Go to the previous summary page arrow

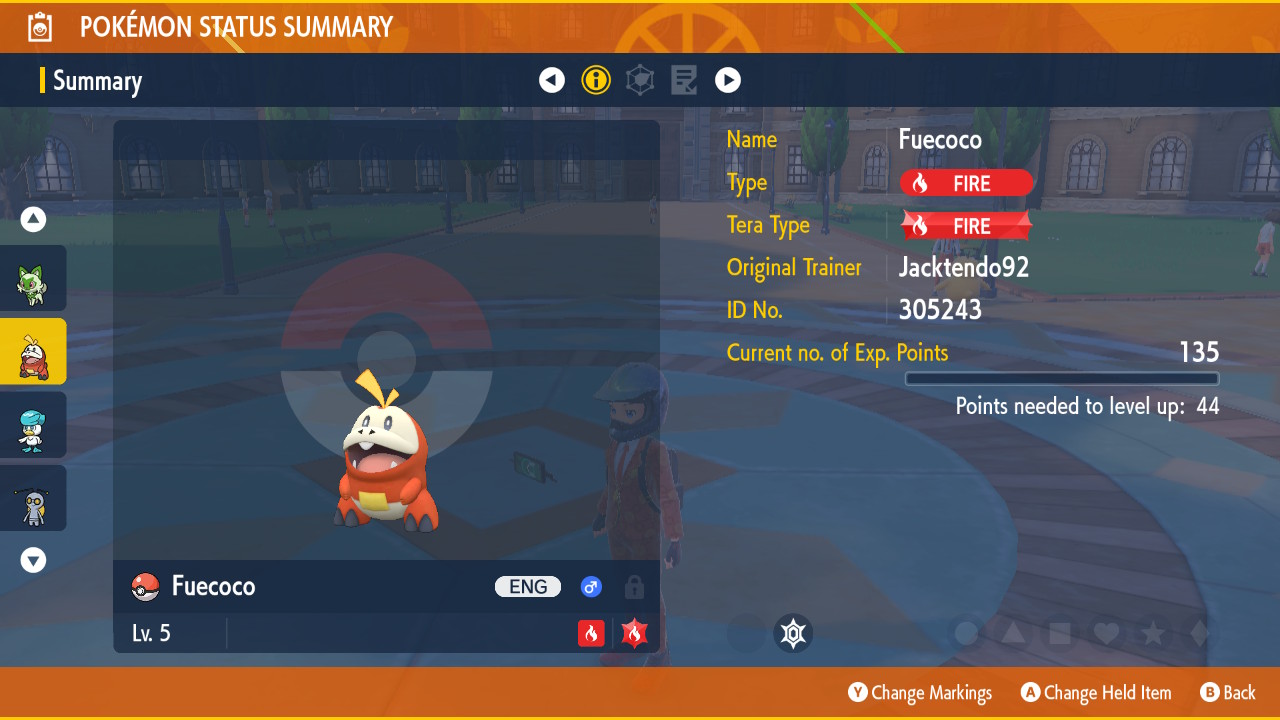click(x=552, y=80)
